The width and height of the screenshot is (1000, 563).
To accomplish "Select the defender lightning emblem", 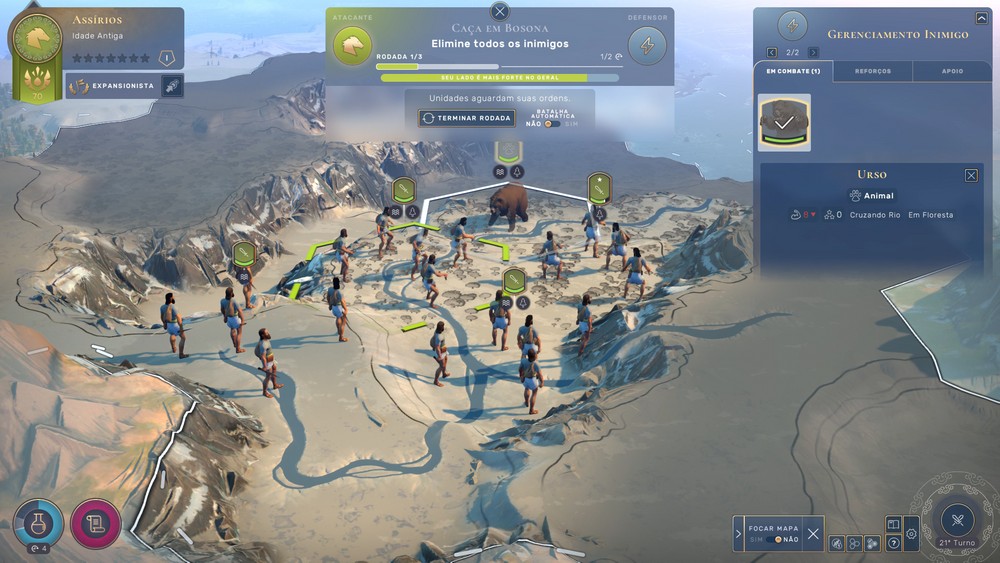I will [647, 45].
